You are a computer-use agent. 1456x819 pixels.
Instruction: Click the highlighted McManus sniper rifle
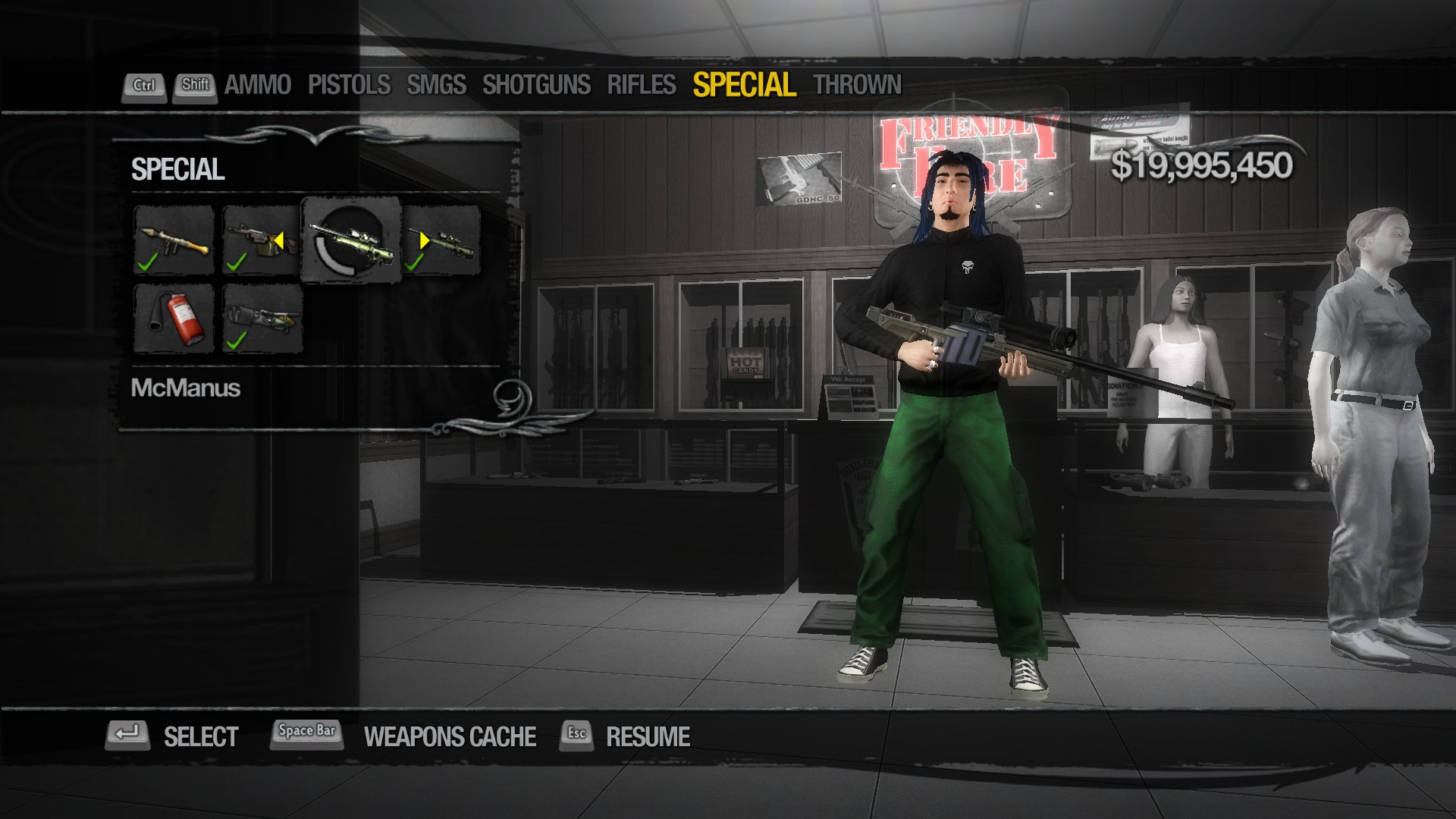tap(351, 240)
